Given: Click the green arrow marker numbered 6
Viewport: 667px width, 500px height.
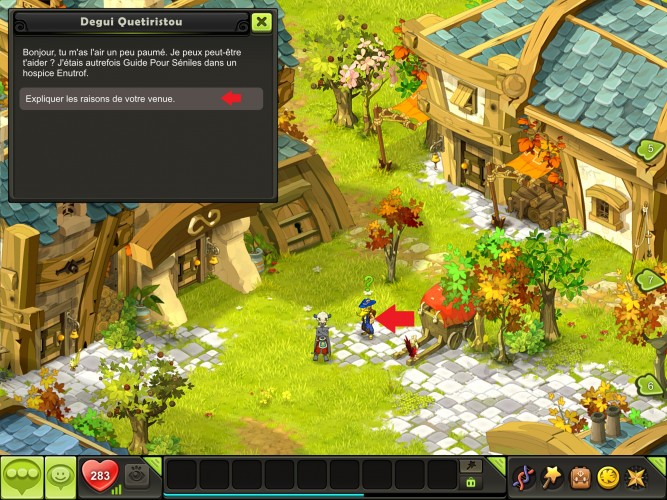Looking at the screenshot, I should [650, 384].
